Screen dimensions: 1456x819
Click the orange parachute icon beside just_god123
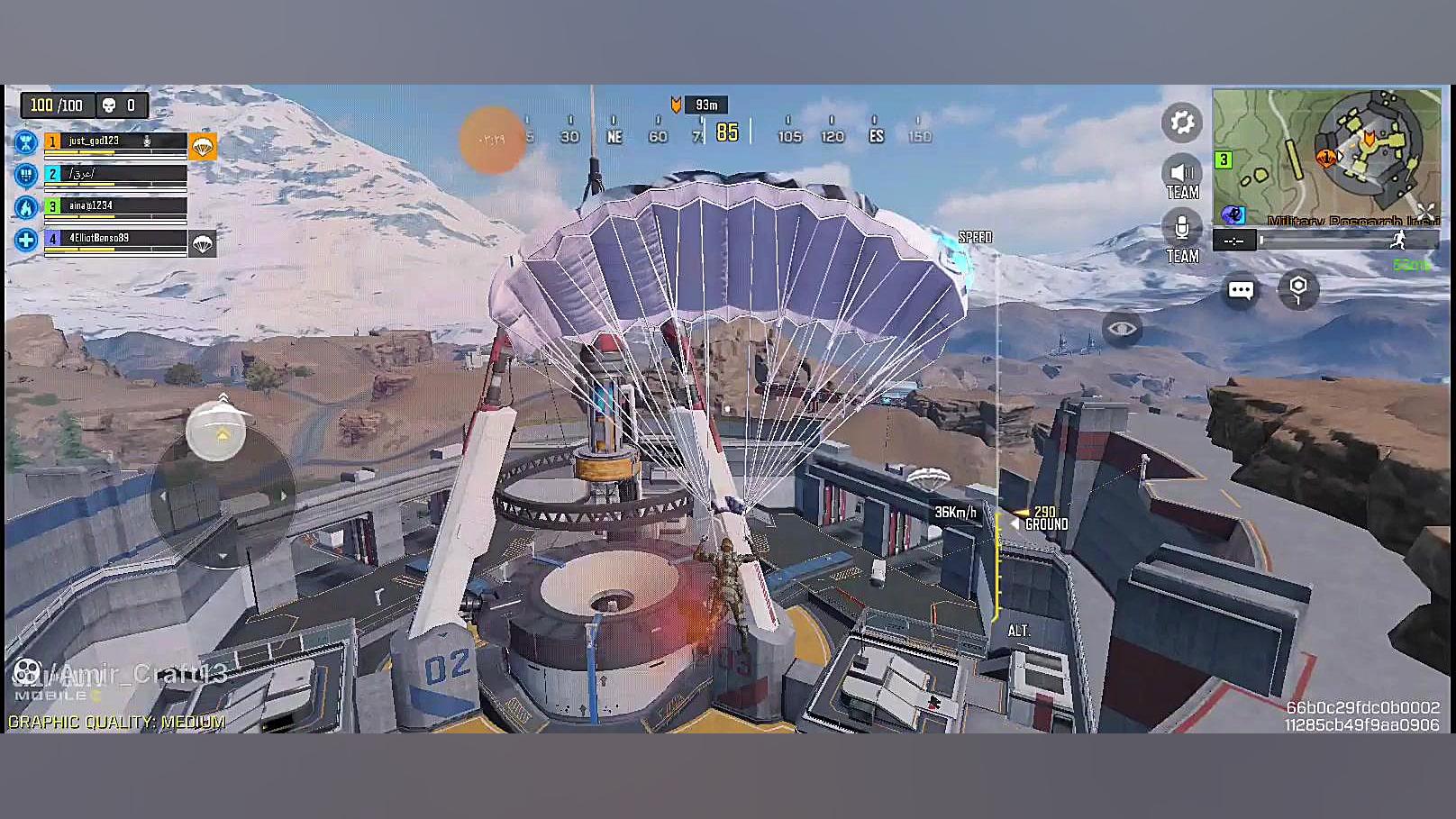coord(203,146)
